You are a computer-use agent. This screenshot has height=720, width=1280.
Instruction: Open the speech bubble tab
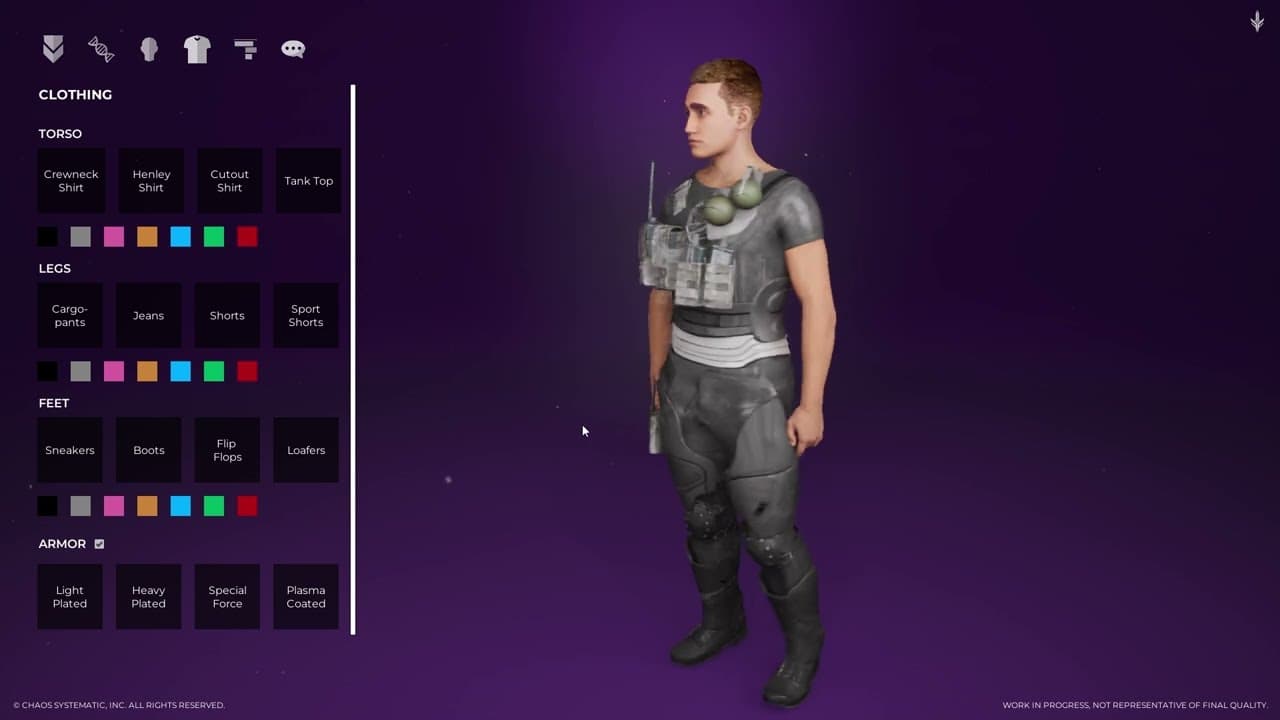tap(293, 49)
